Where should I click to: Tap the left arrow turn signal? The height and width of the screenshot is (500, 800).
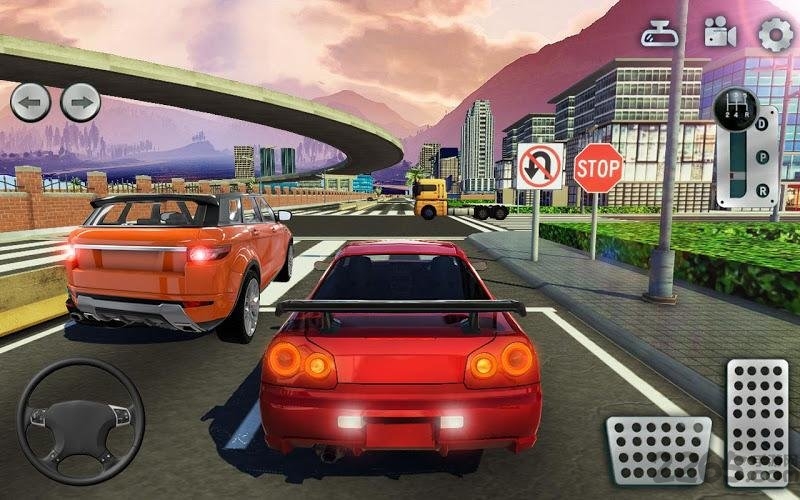[30, 102]
